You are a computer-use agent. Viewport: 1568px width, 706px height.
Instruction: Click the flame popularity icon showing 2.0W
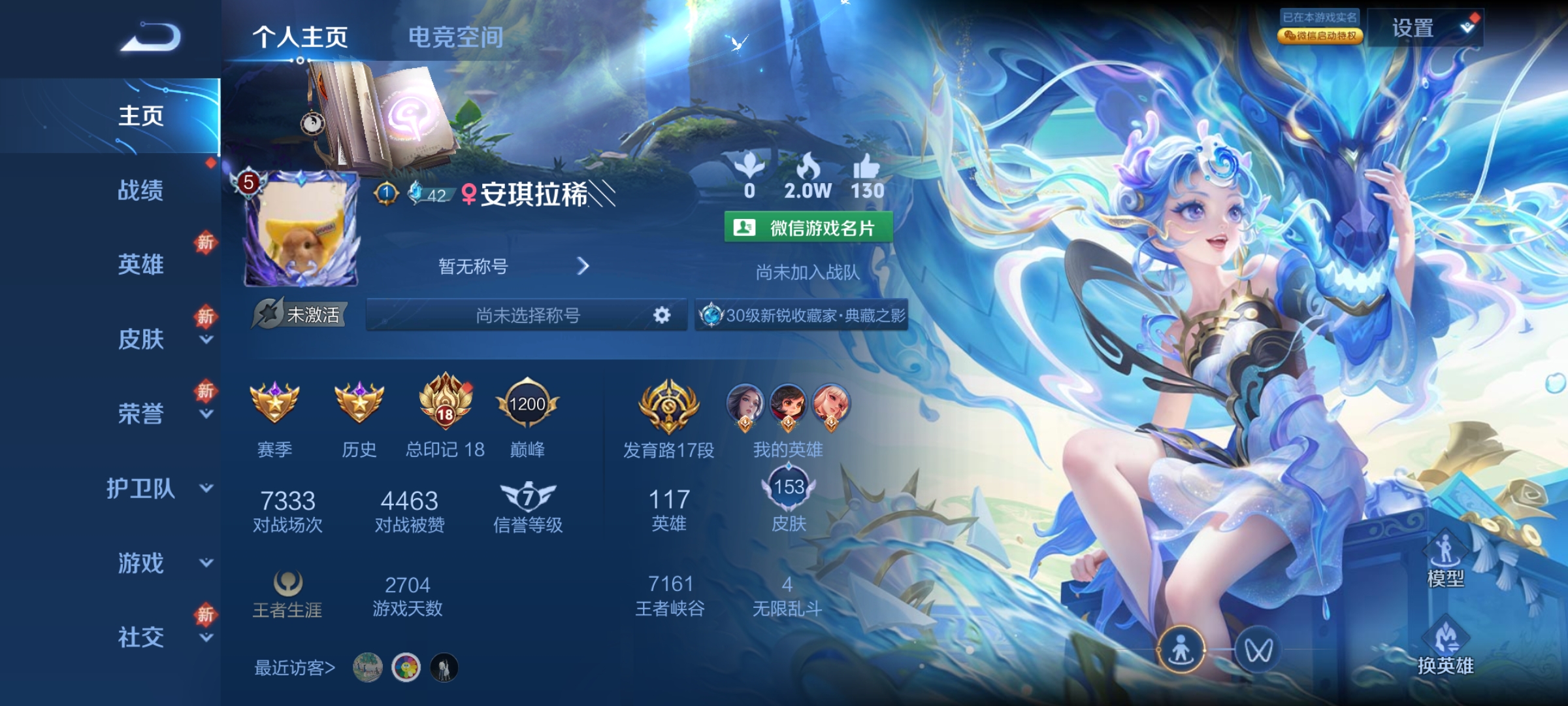click(807, 169)
